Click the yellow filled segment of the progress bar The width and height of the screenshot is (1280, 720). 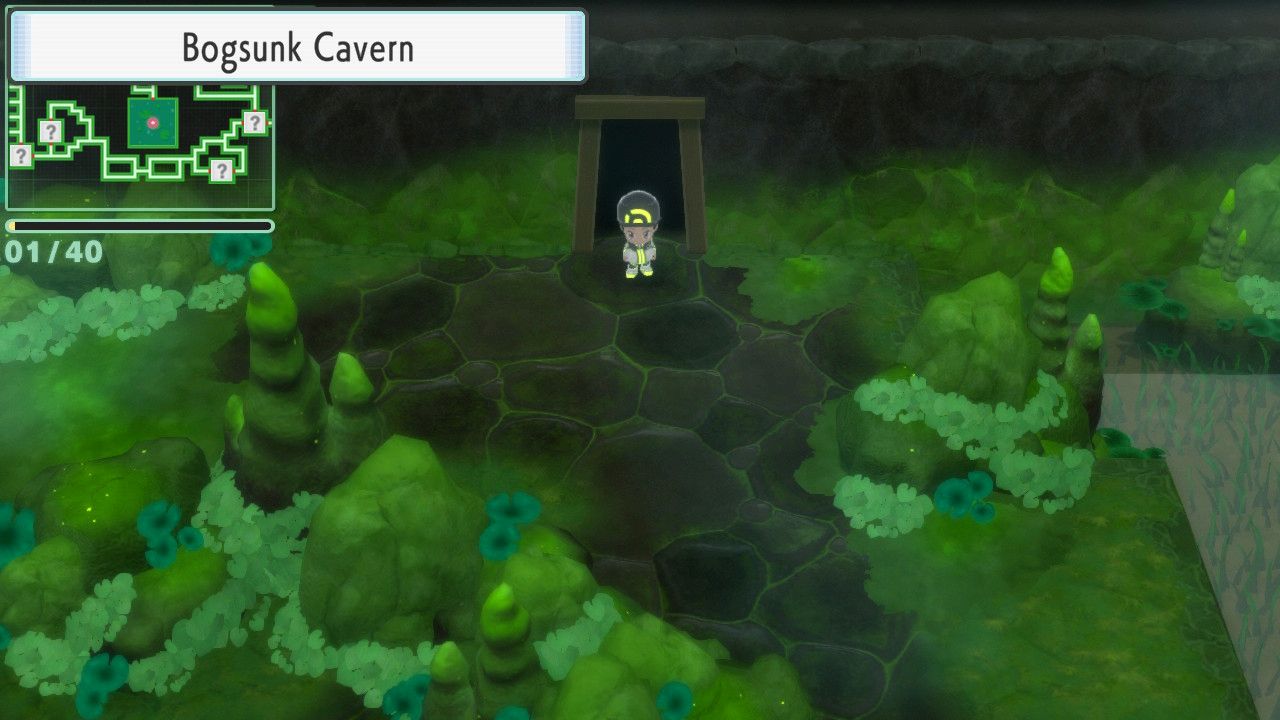click(x=12, y=225)
